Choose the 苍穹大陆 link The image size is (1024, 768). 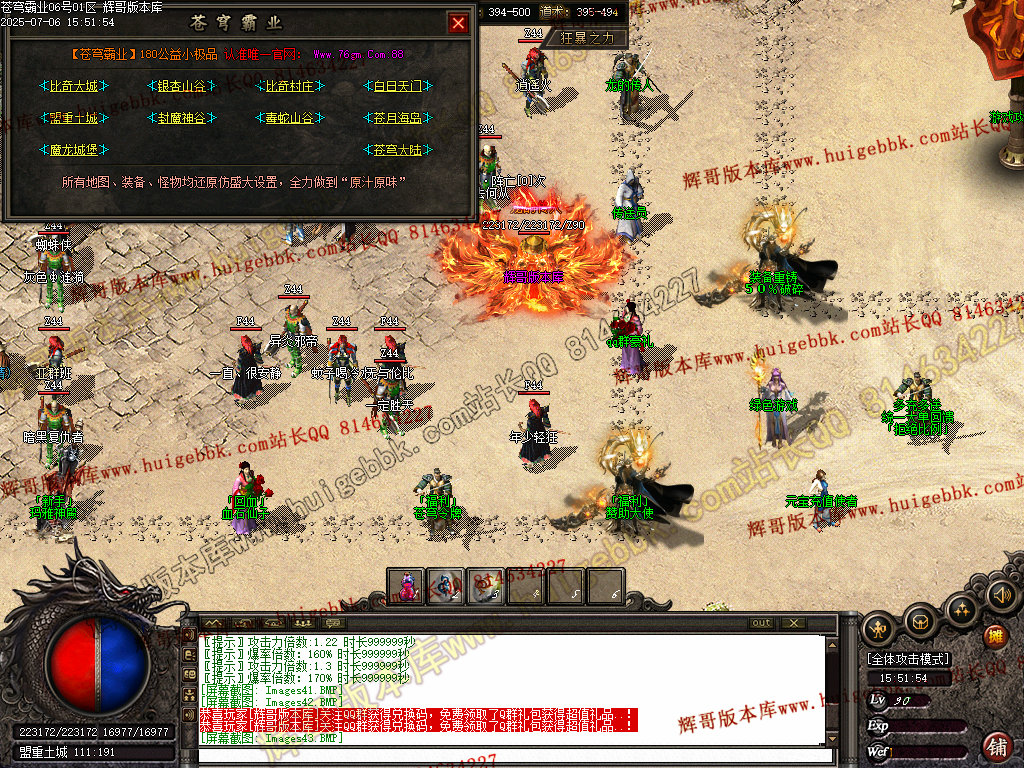coord(398,150)
